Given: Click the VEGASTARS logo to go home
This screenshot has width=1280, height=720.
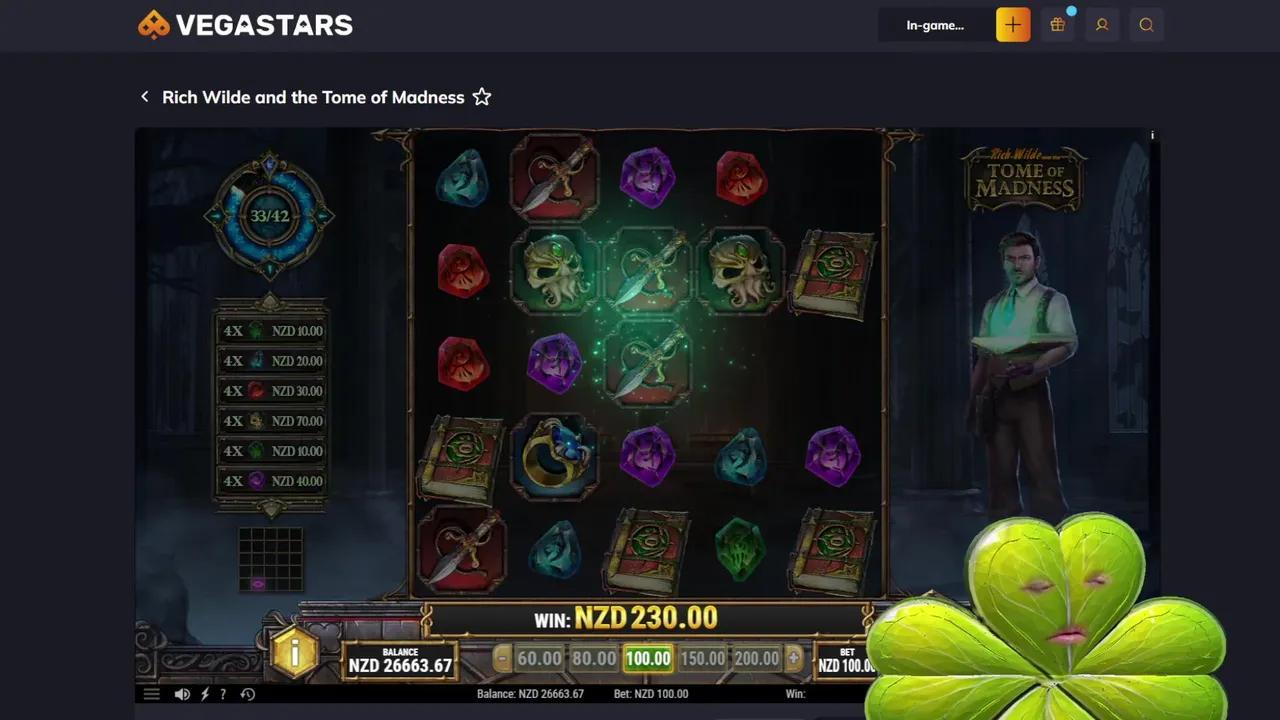Looking at the screenshot, I should [x=245, y=24].
